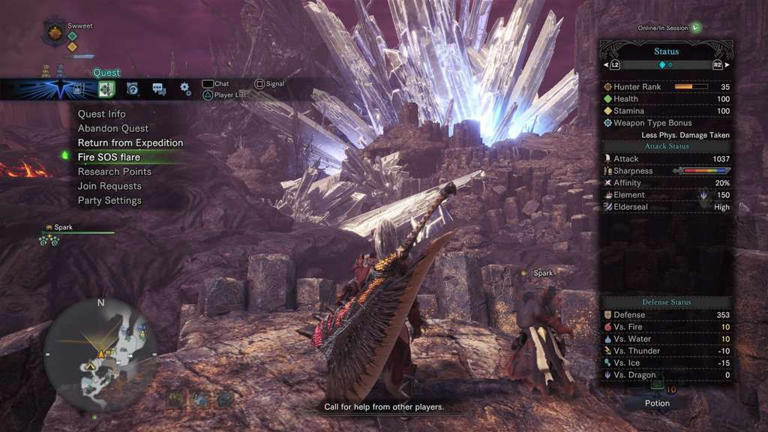
Task: Switch to the Info tab icon
Action: 133,89
